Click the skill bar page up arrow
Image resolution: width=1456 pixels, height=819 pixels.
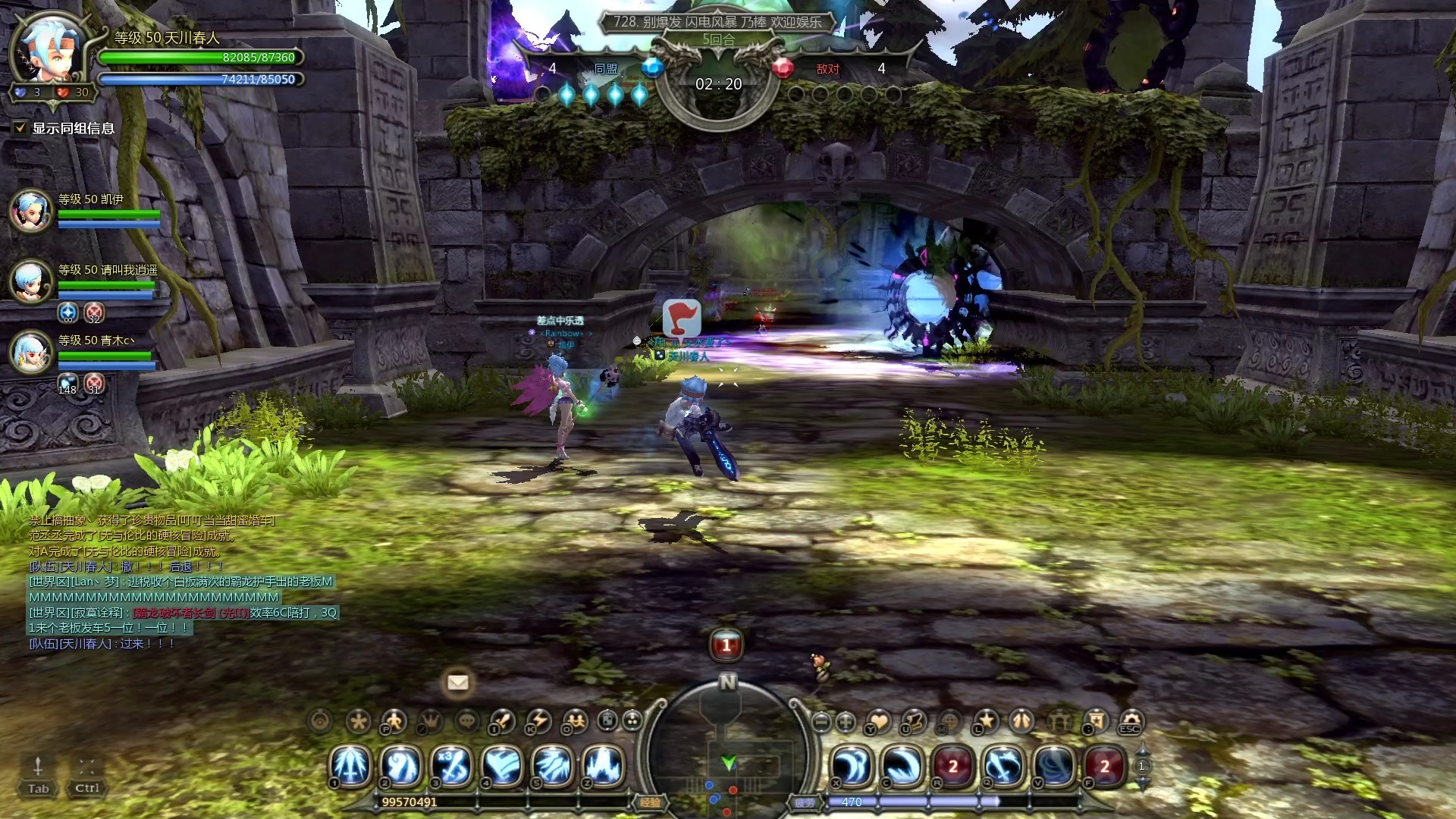[x=1142, y=751]
